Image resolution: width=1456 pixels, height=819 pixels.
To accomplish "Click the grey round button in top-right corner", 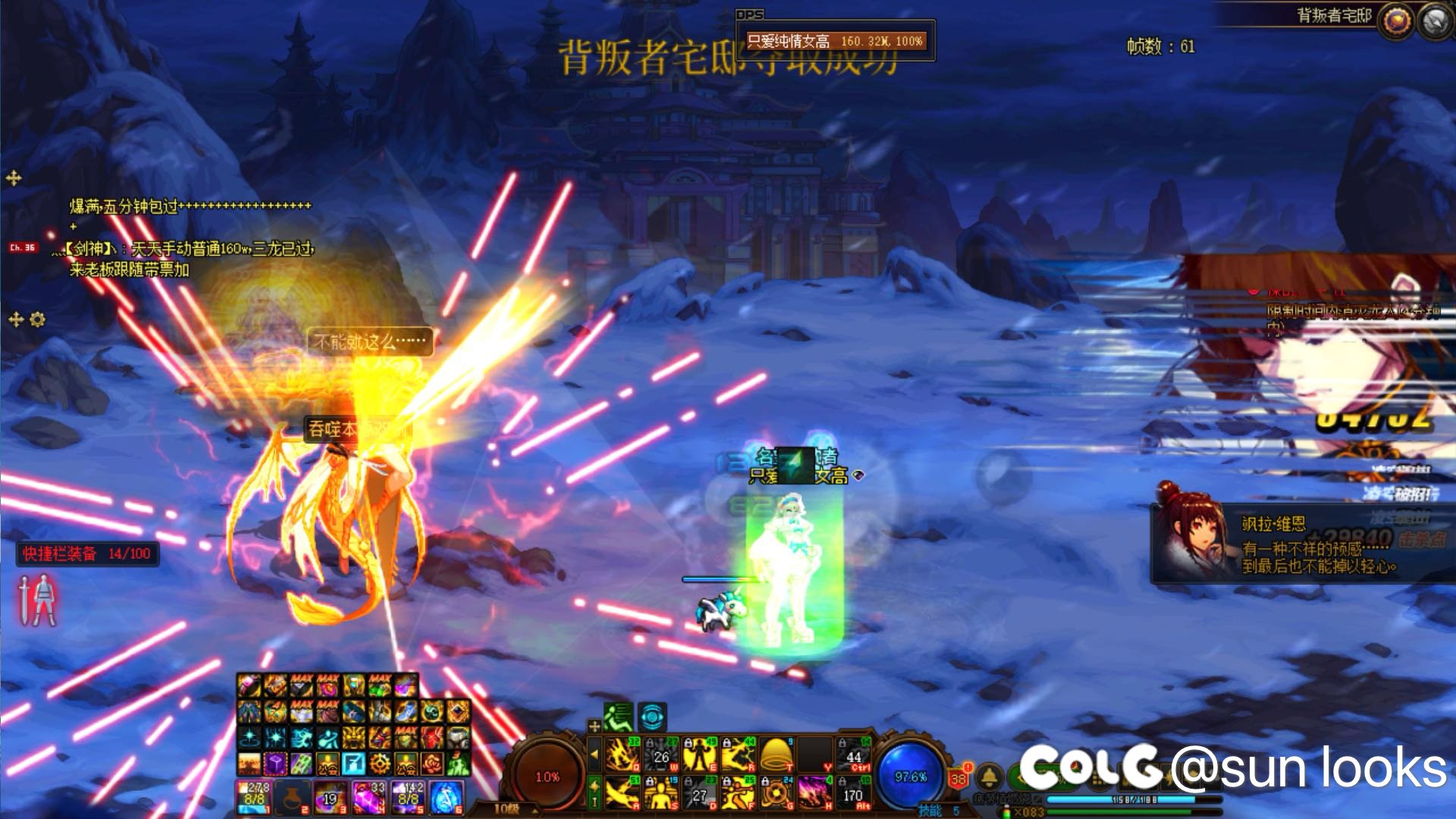I will pyautogui.click(x=1434, y=21).
